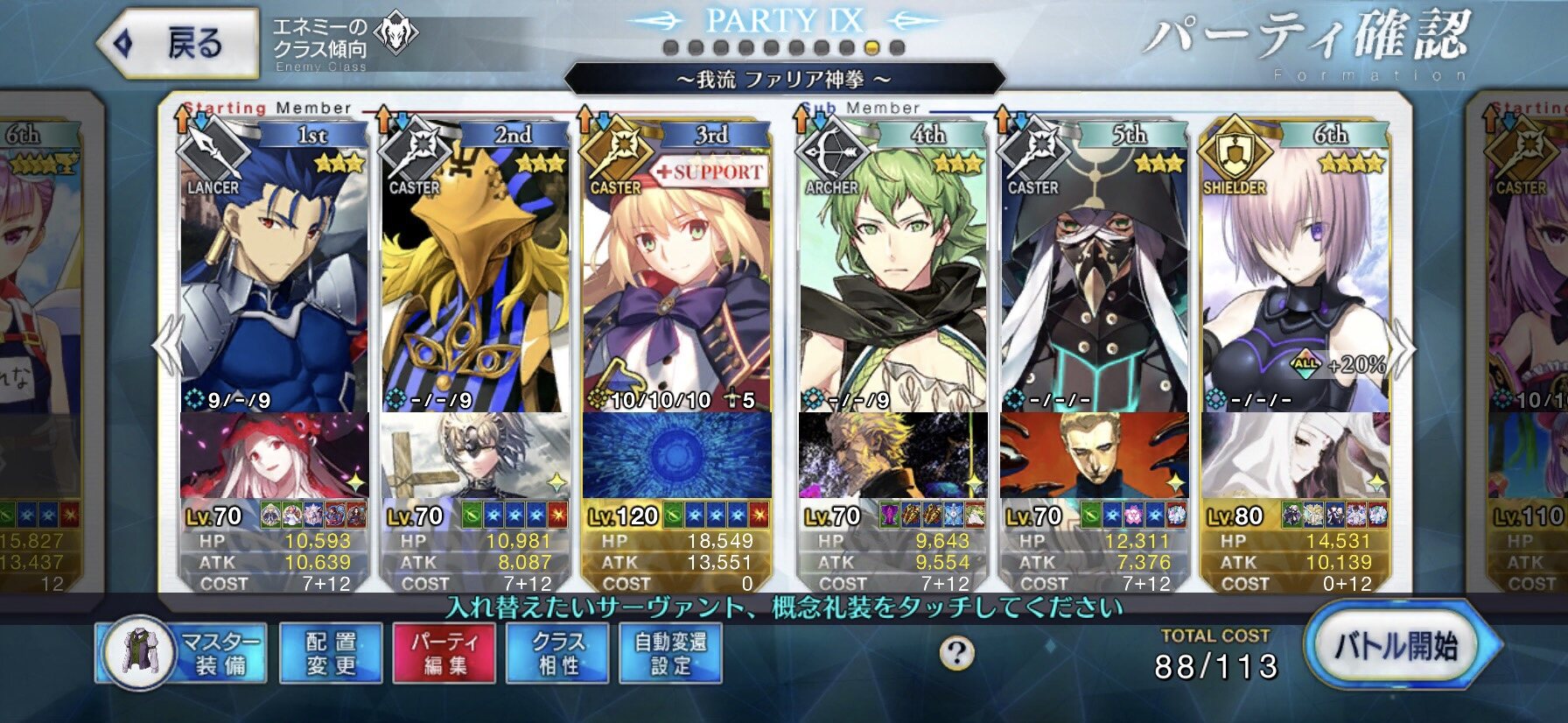Open パーティ編集 party edit
This screenshot has width=1568, height=723.
click(444, 653)
